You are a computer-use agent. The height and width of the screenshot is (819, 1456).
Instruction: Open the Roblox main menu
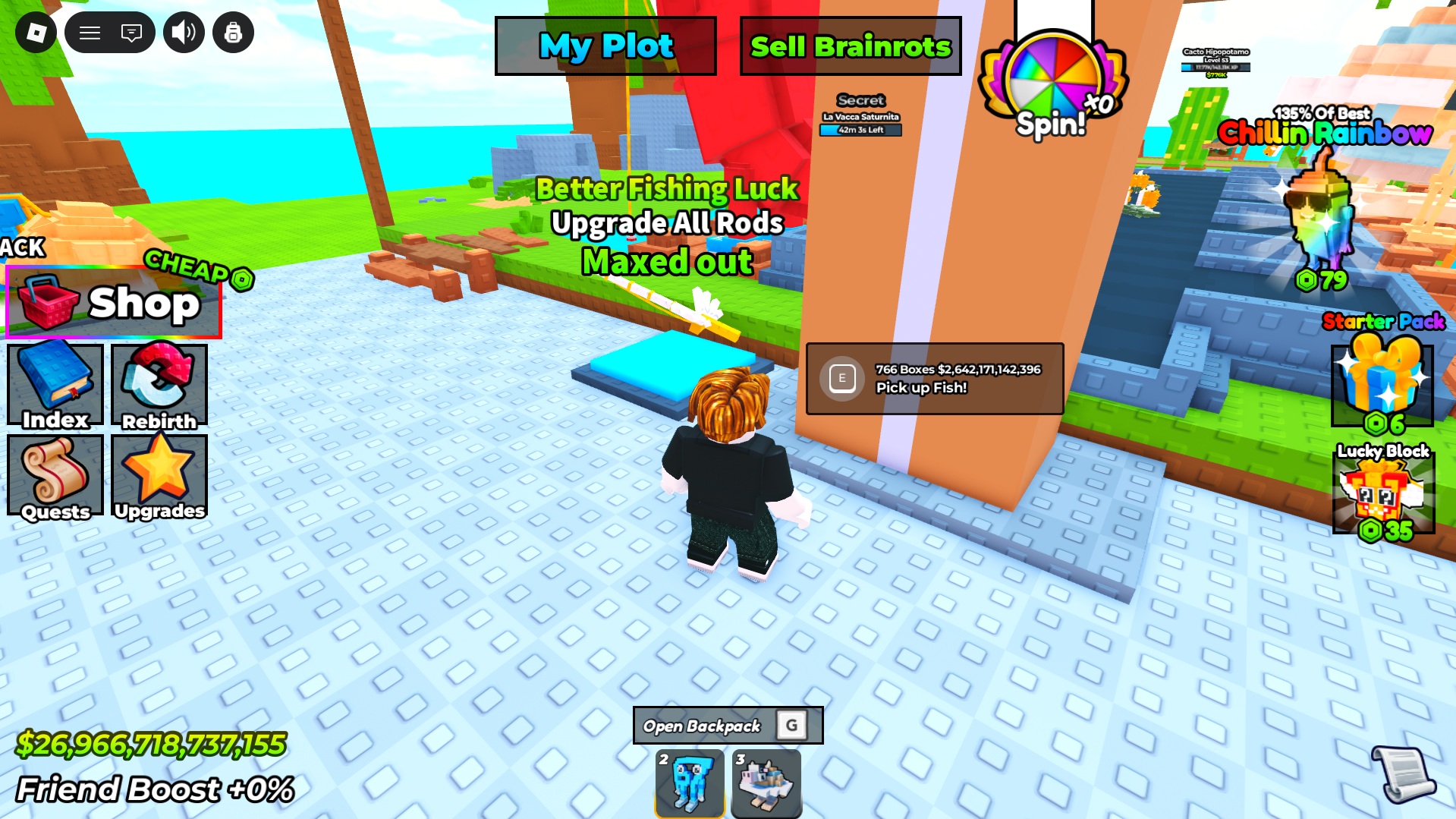(89, 33)
